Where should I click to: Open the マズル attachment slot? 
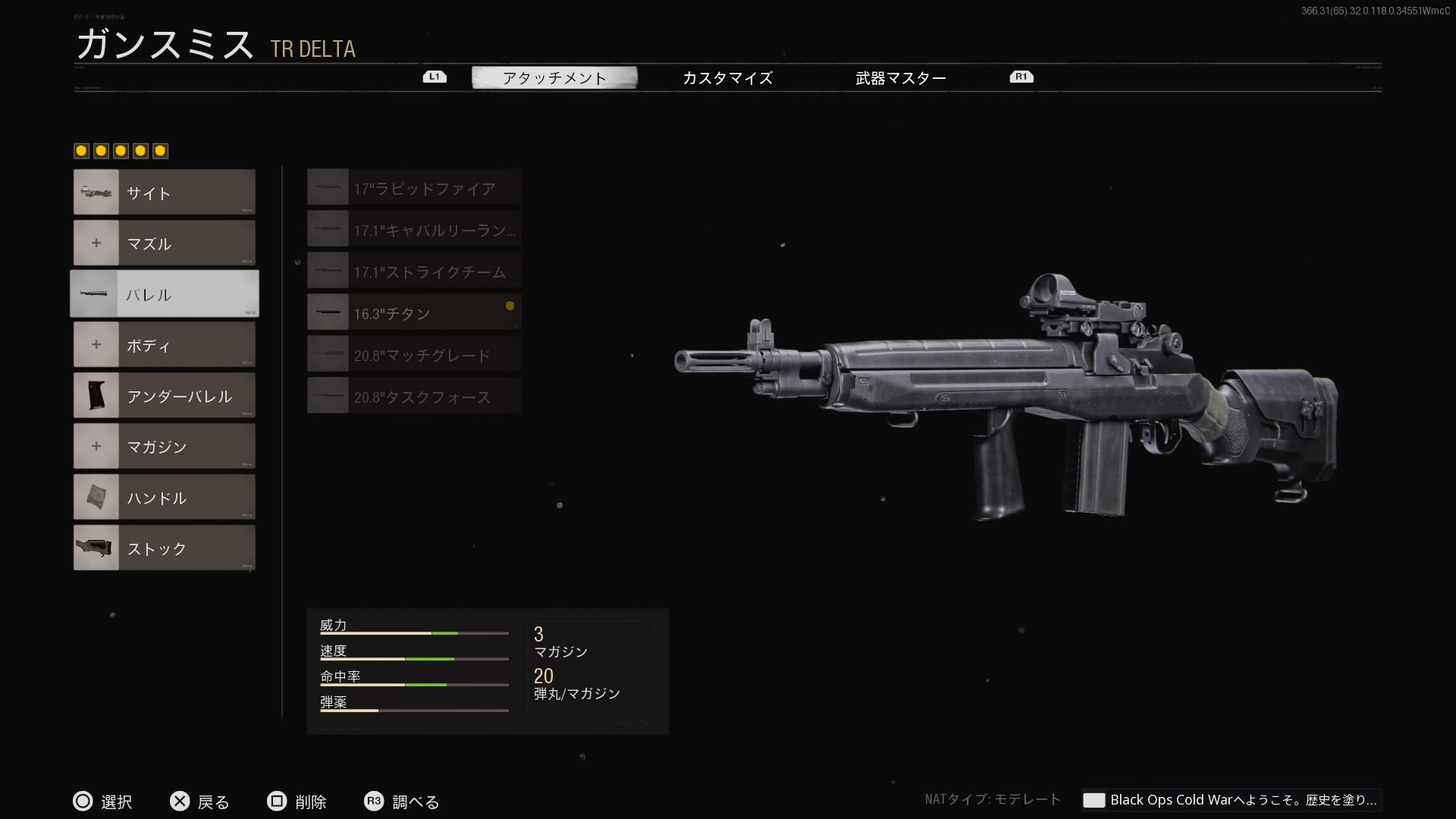click(165, 243)
